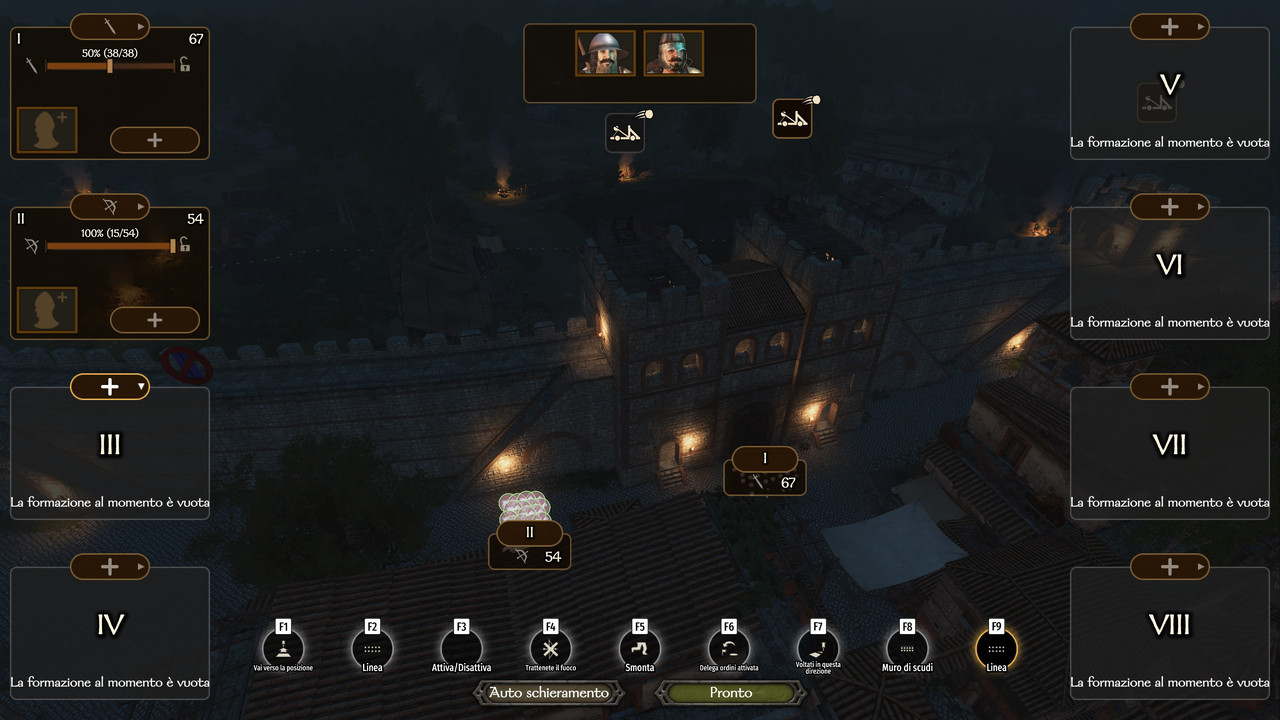Open formation III class dropdown
The image size is (1280, 720).
(110, 387)
